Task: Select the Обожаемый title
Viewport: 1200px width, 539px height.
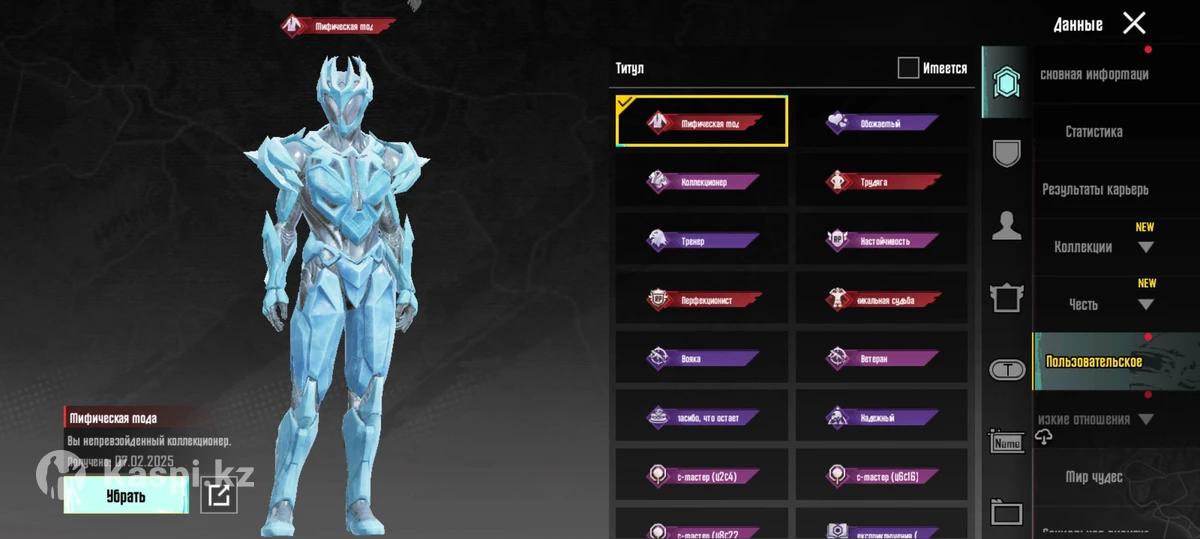Action: 882,123
